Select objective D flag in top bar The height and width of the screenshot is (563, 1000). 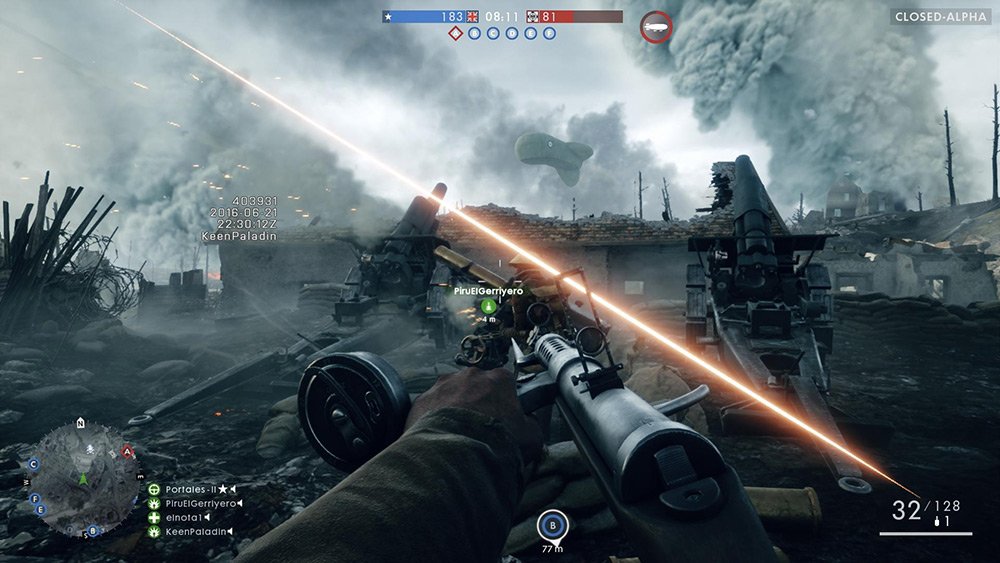pyautogui.click(x=512, y=33)
